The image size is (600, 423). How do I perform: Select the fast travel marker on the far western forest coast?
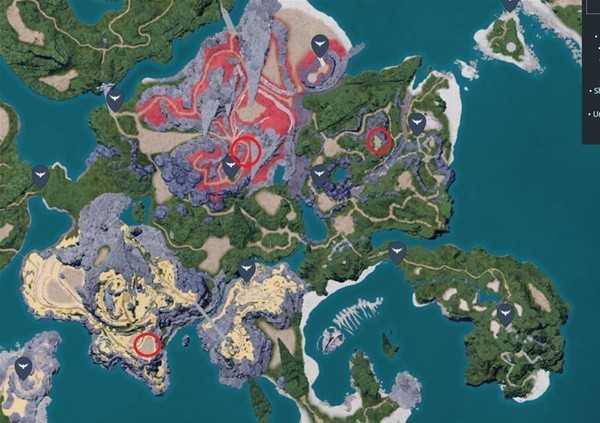pyautogui.click(x=40, y=177)
